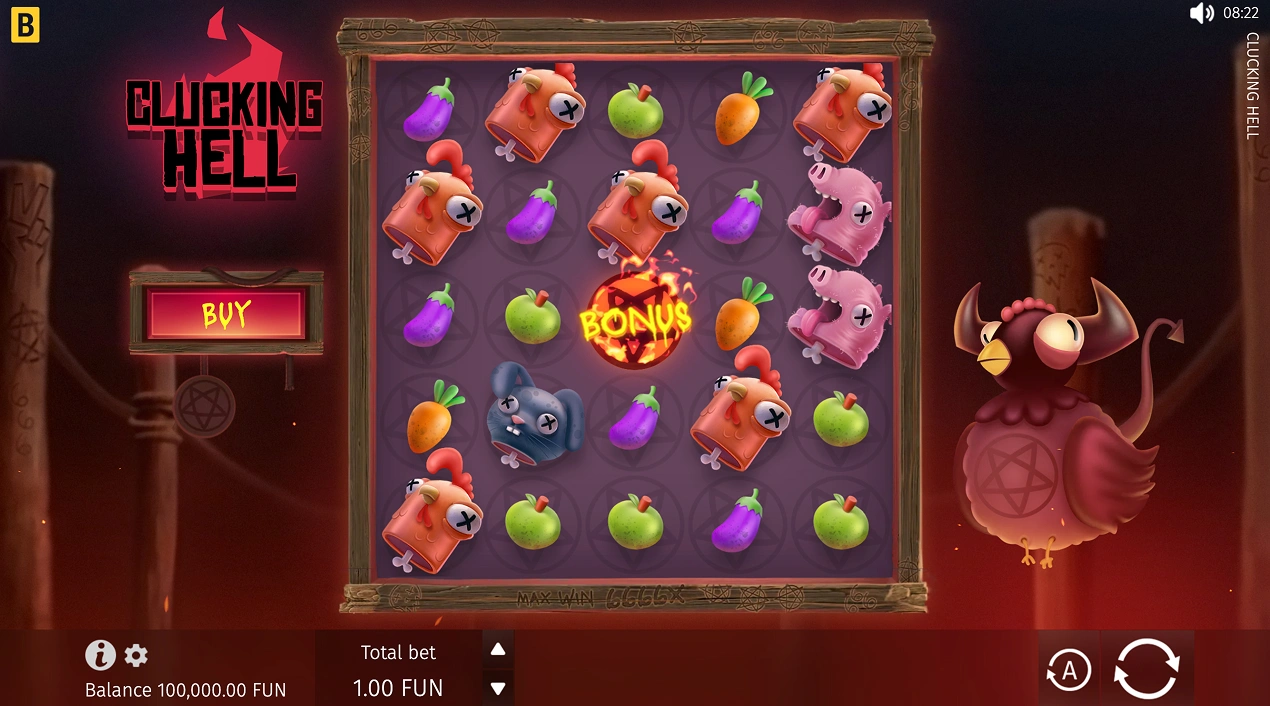Decrease total bet with the down arrow

pos(498,688)
